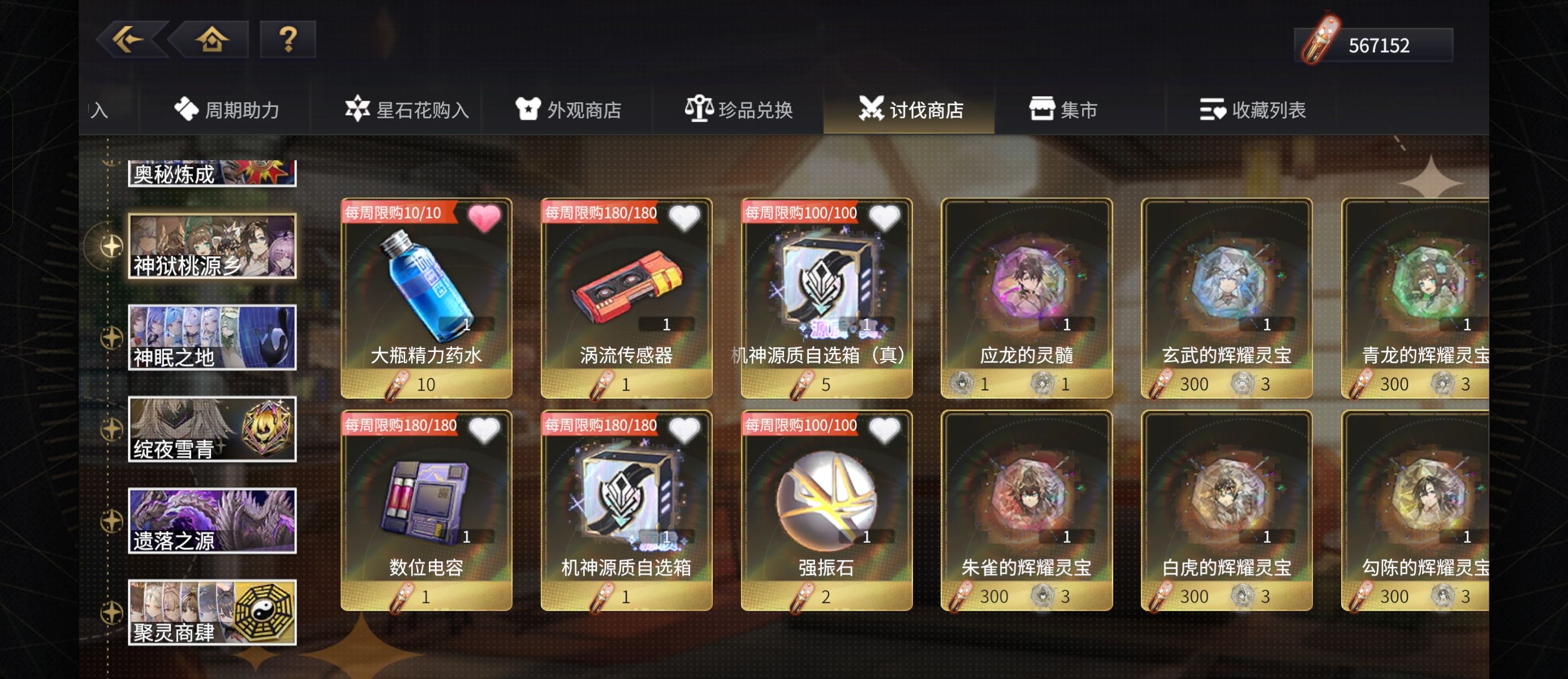Open the 收藏列表 tab
1568x679 pixels.
coord(1254,110)
